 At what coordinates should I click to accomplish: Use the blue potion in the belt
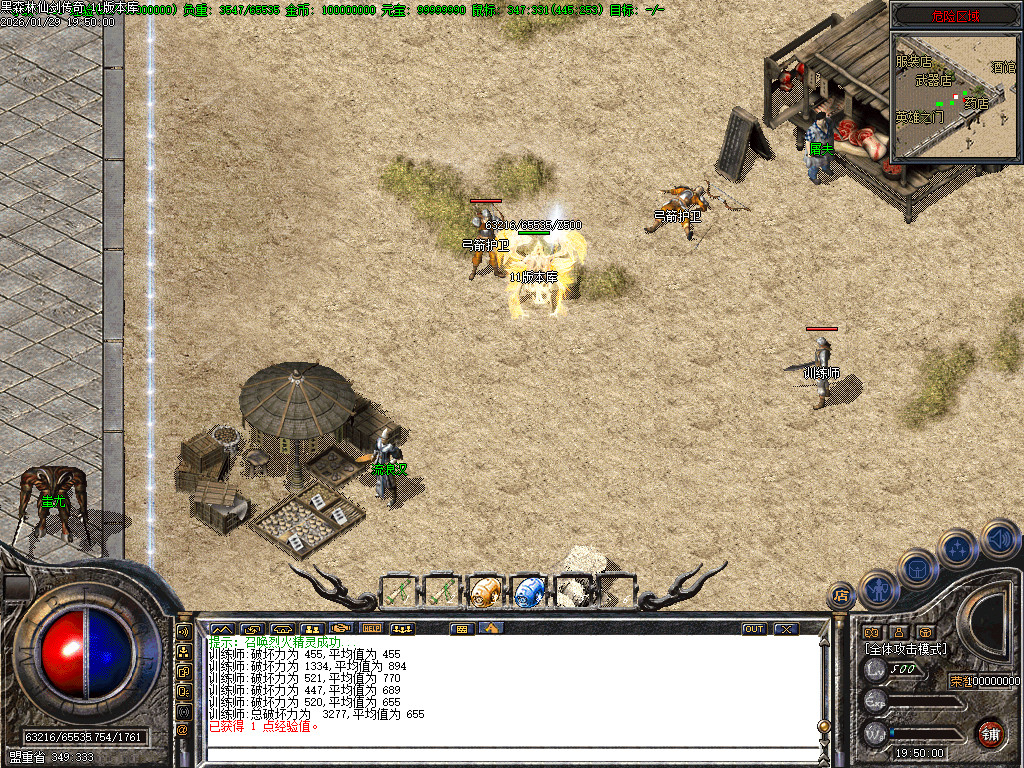[528, 590]
